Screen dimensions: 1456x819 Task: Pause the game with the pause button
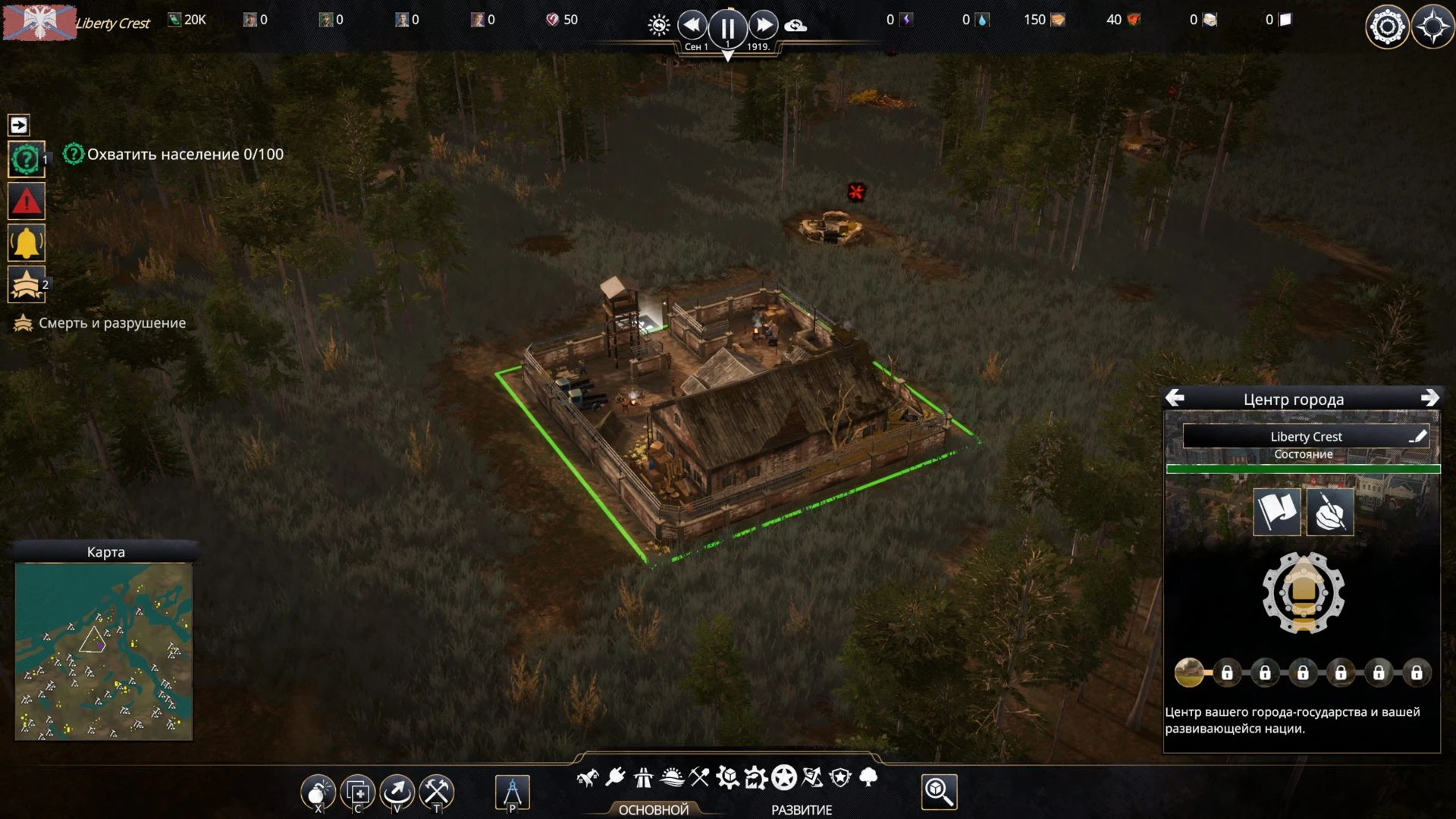tap(727, 28)
